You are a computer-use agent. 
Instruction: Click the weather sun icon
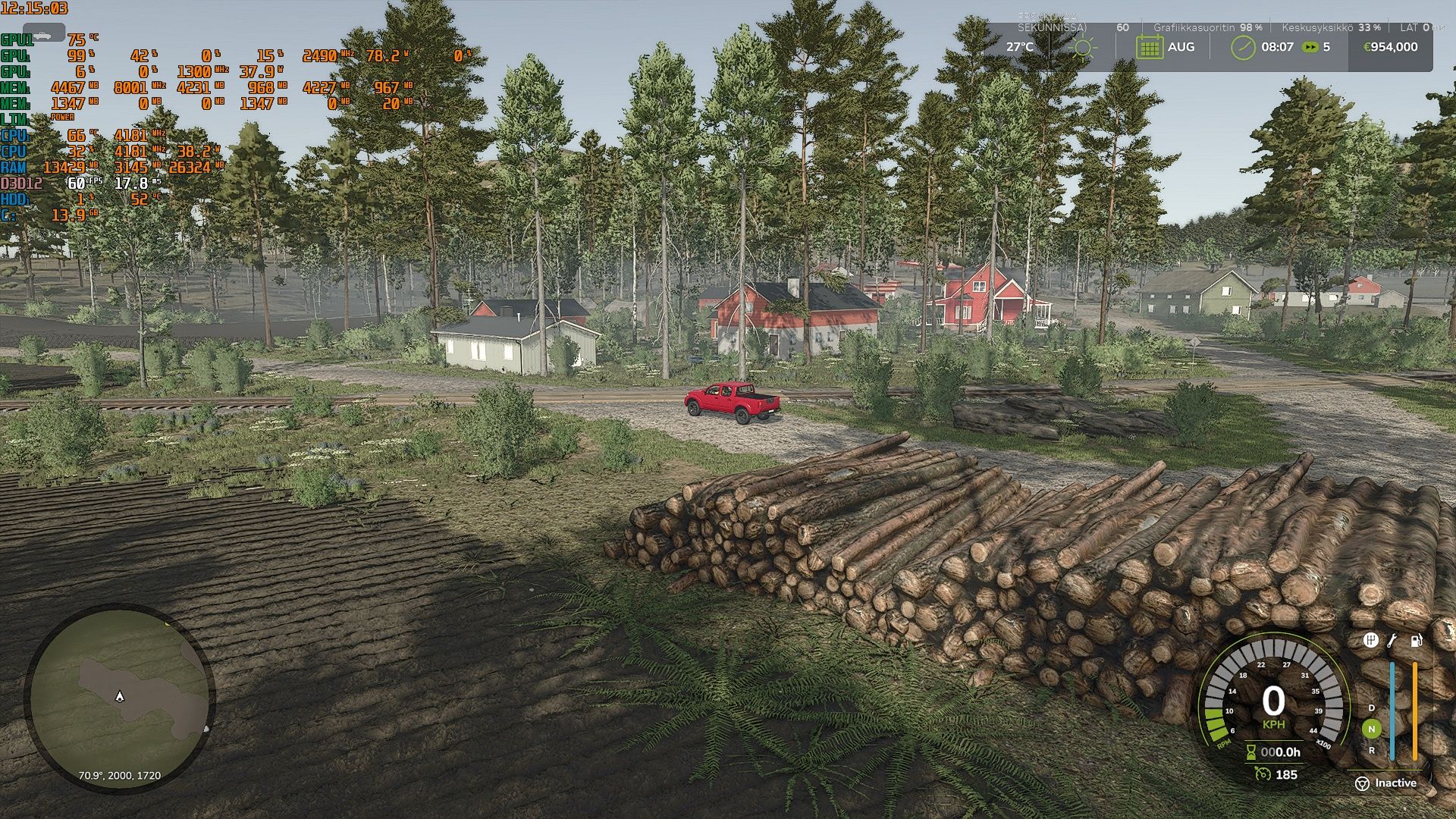pyautogui.click(x=1084, y=46)
